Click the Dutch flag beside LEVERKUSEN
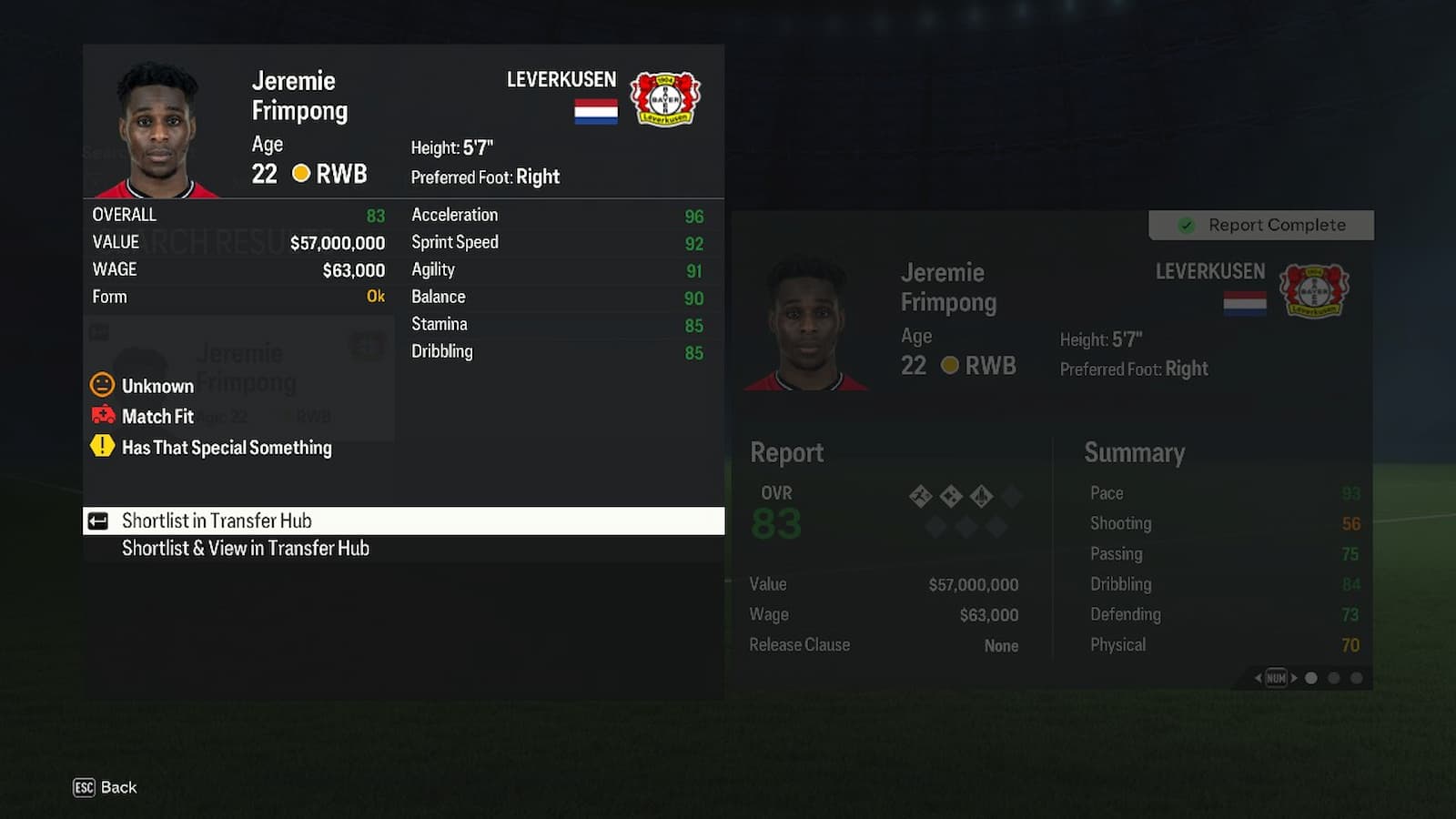 pyautogui.click(x=596, y=112)
